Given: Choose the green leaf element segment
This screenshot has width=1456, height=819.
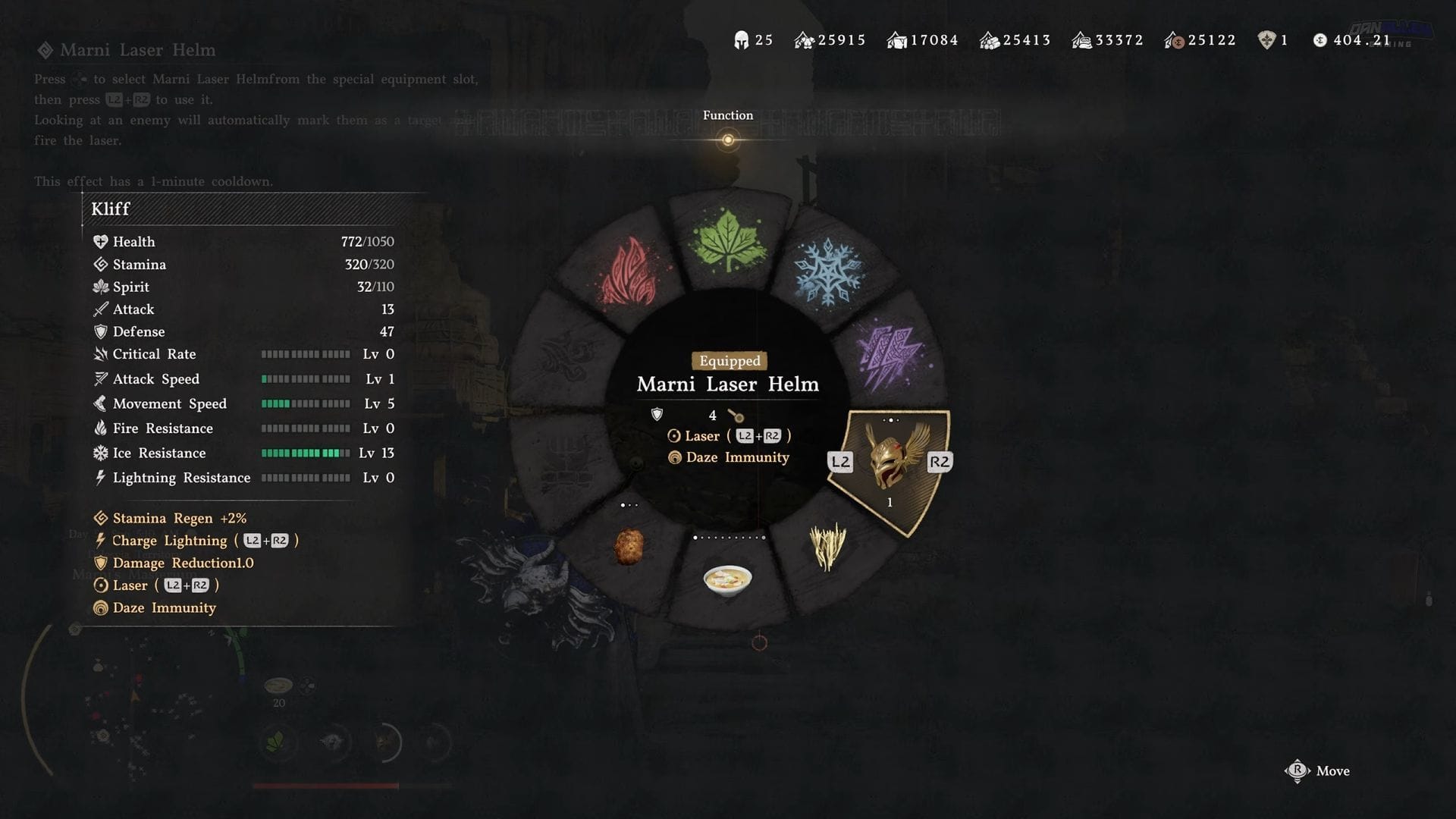Looking at the screenshot, I should point(727,240).
